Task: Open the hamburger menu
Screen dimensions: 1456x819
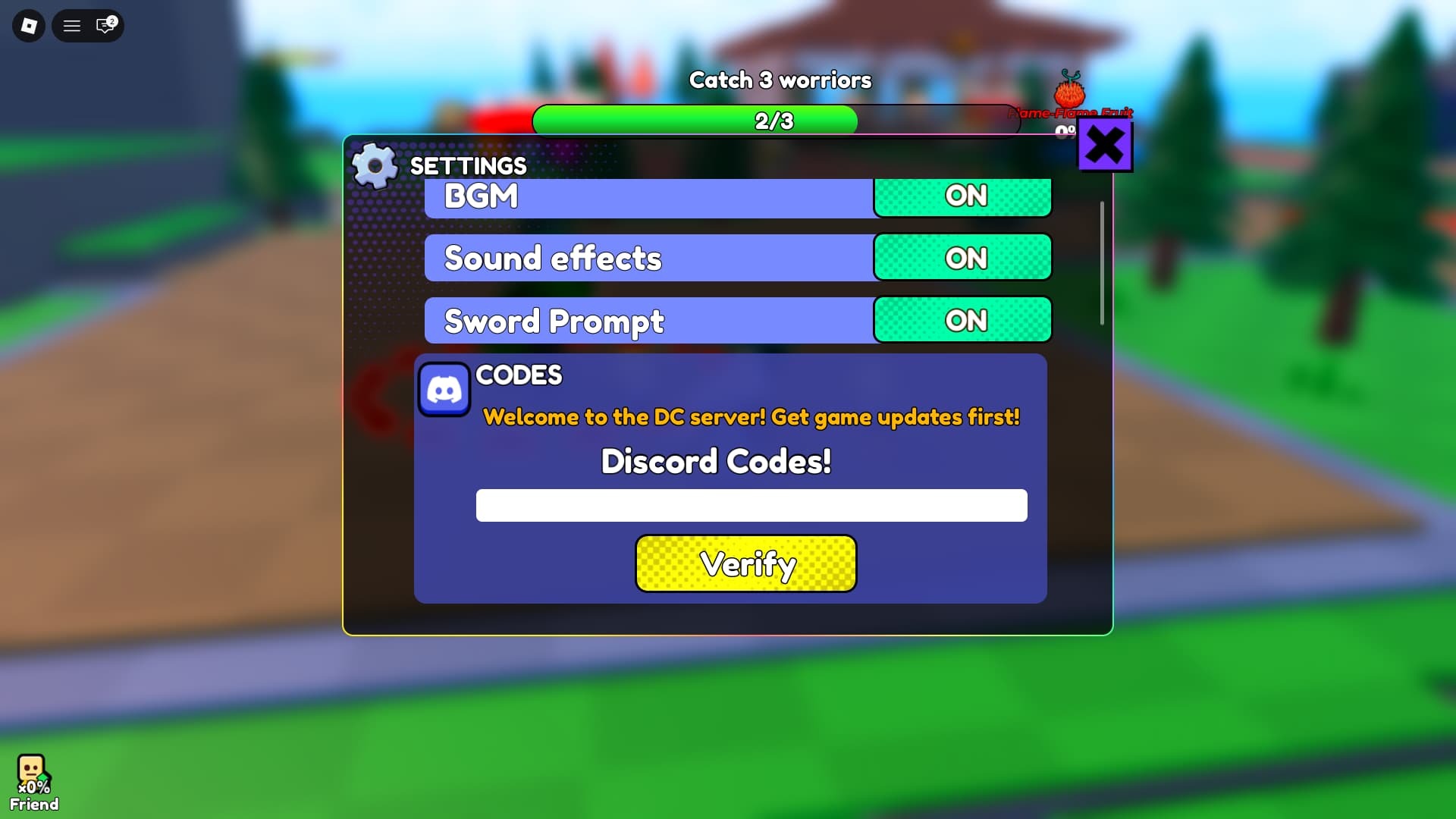Action: (x=72, y=25)
